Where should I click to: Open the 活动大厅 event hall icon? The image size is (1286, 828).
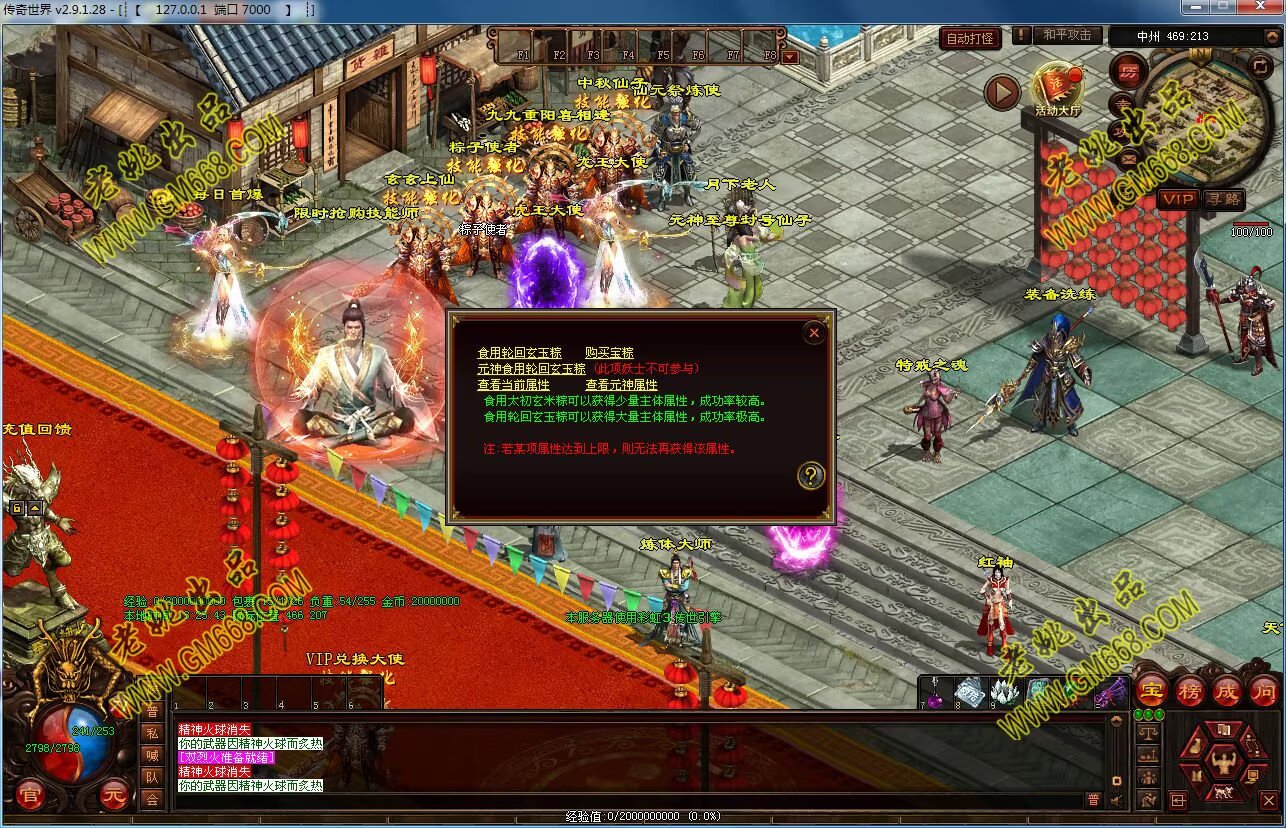[1058, 88]
